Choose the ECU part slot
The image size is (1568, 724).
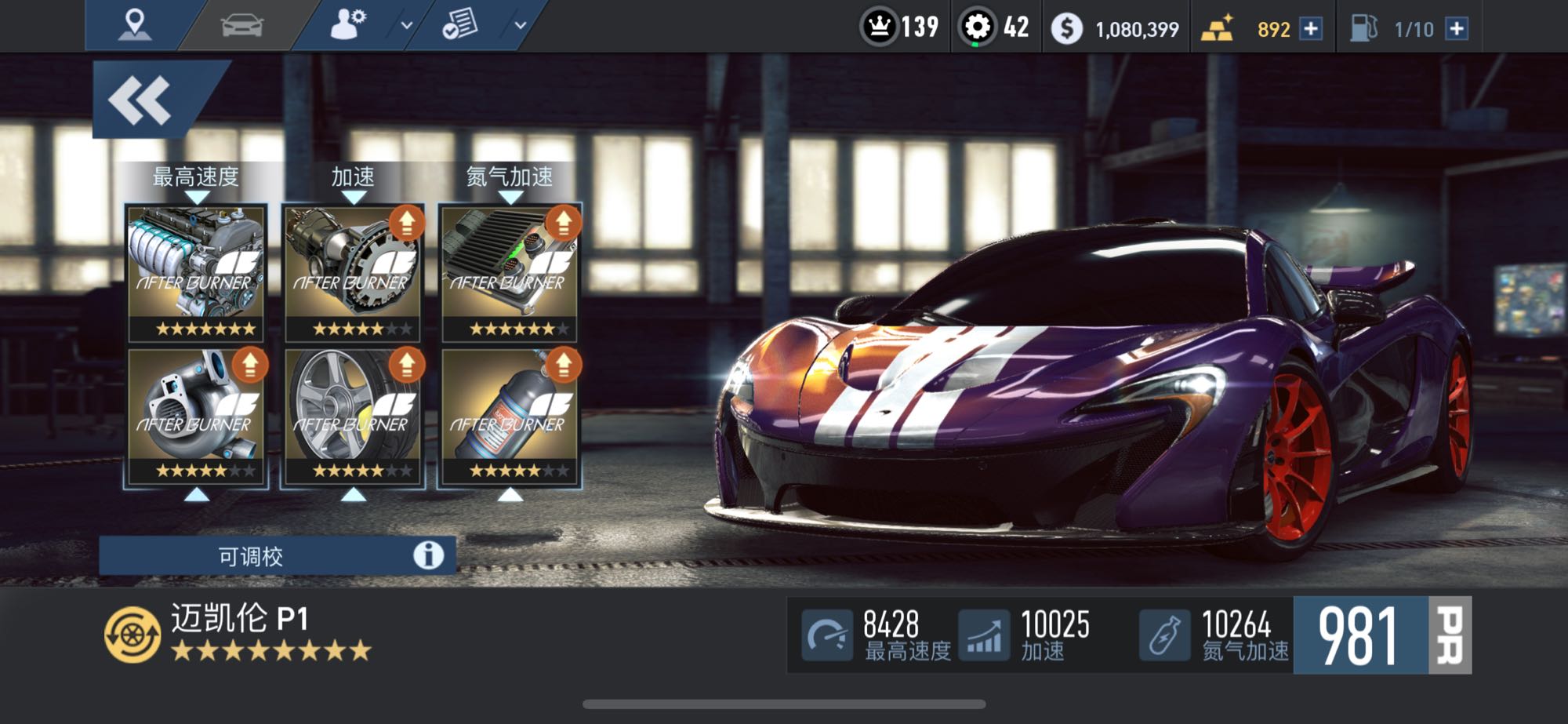point(510,272)
